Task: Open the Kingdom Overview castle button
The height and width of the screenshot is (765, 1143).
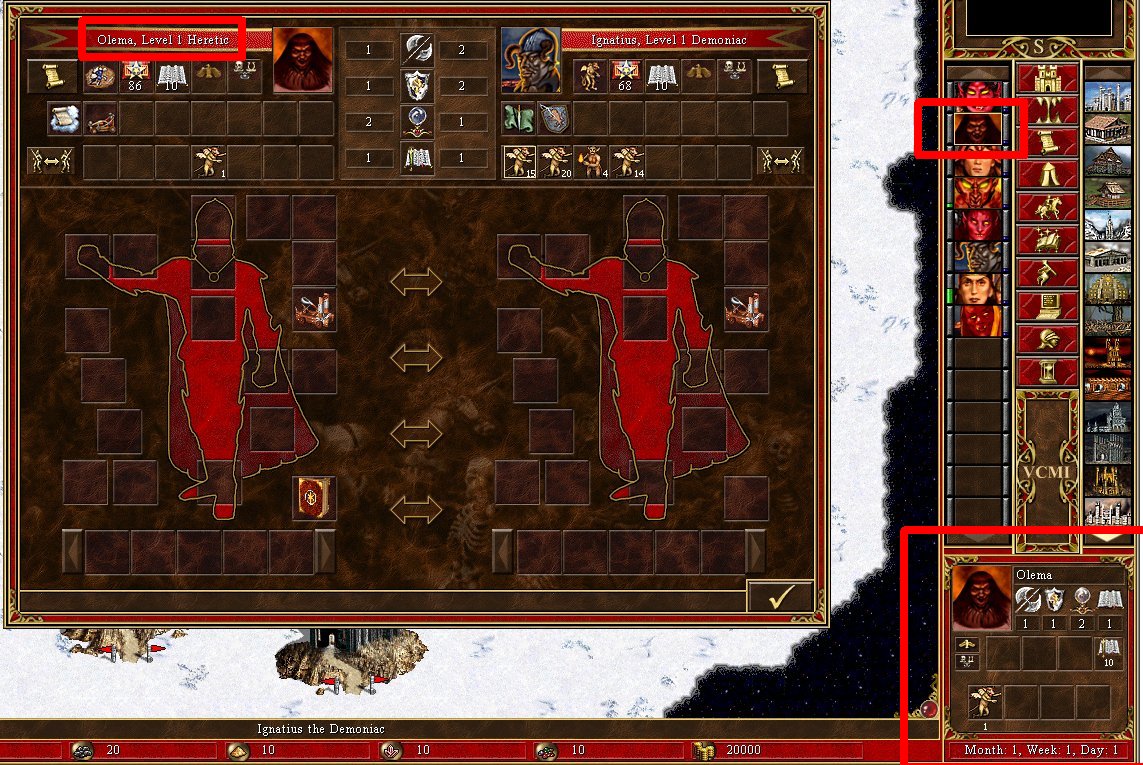Action: click(x=1047, y=79)
